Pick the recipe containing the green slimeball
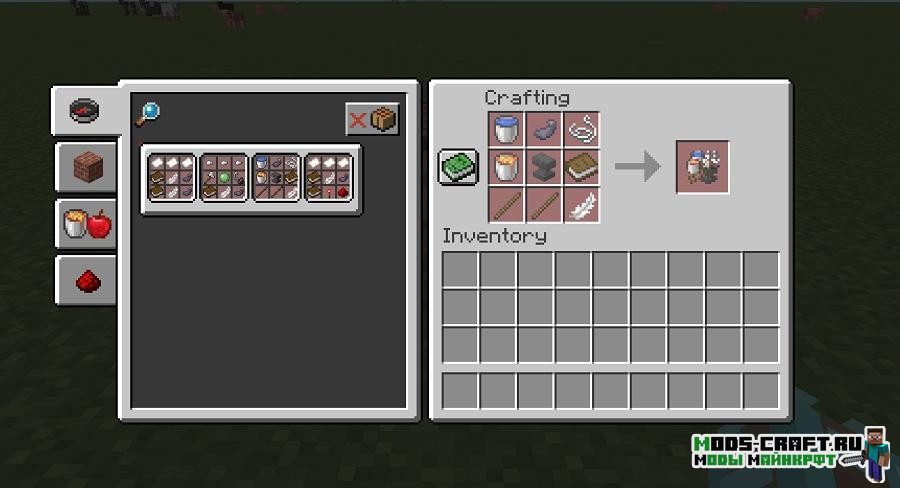Viewport: 900px width, 488px height. click(x=226, y=178)
